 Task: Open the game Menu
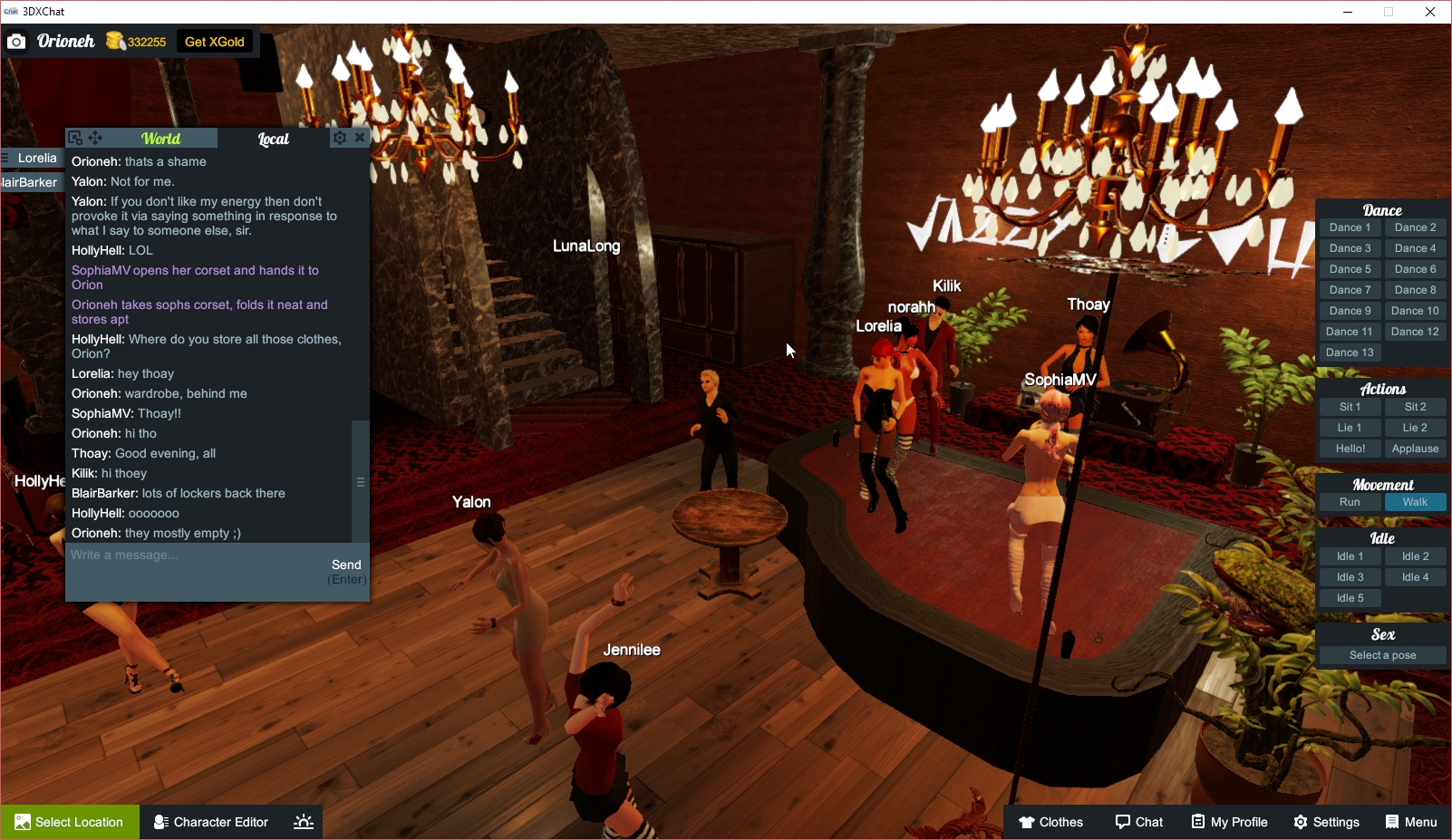pyautogui.click(x=1410, y=822)
